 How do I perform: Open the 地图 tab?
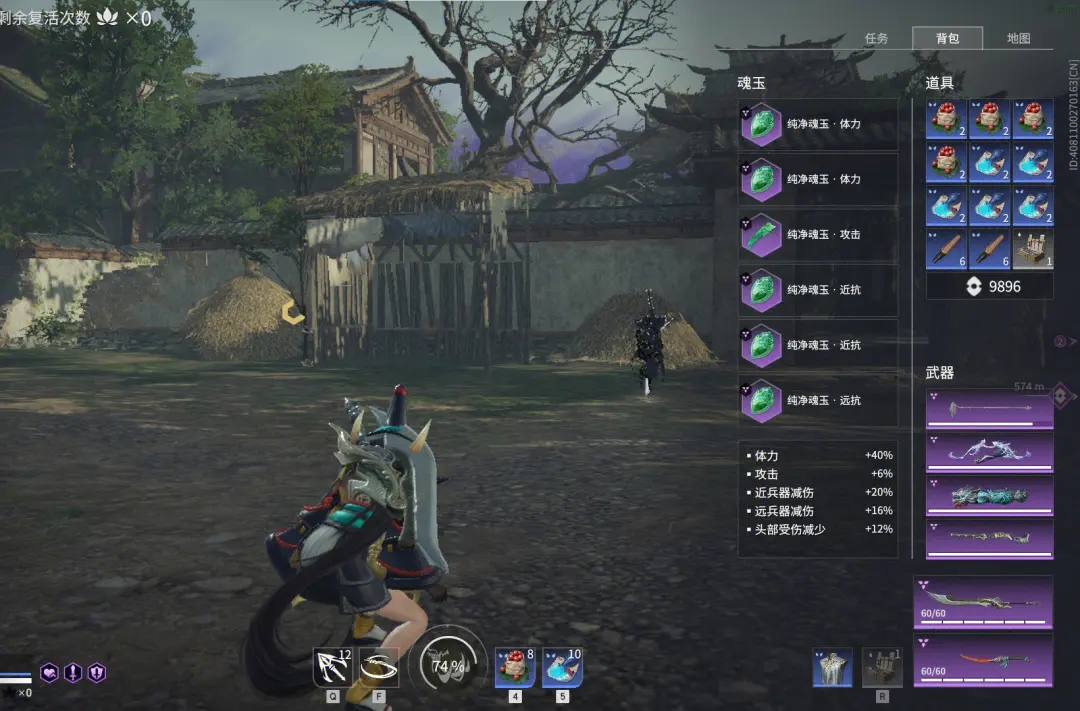tap(1018, 39)
